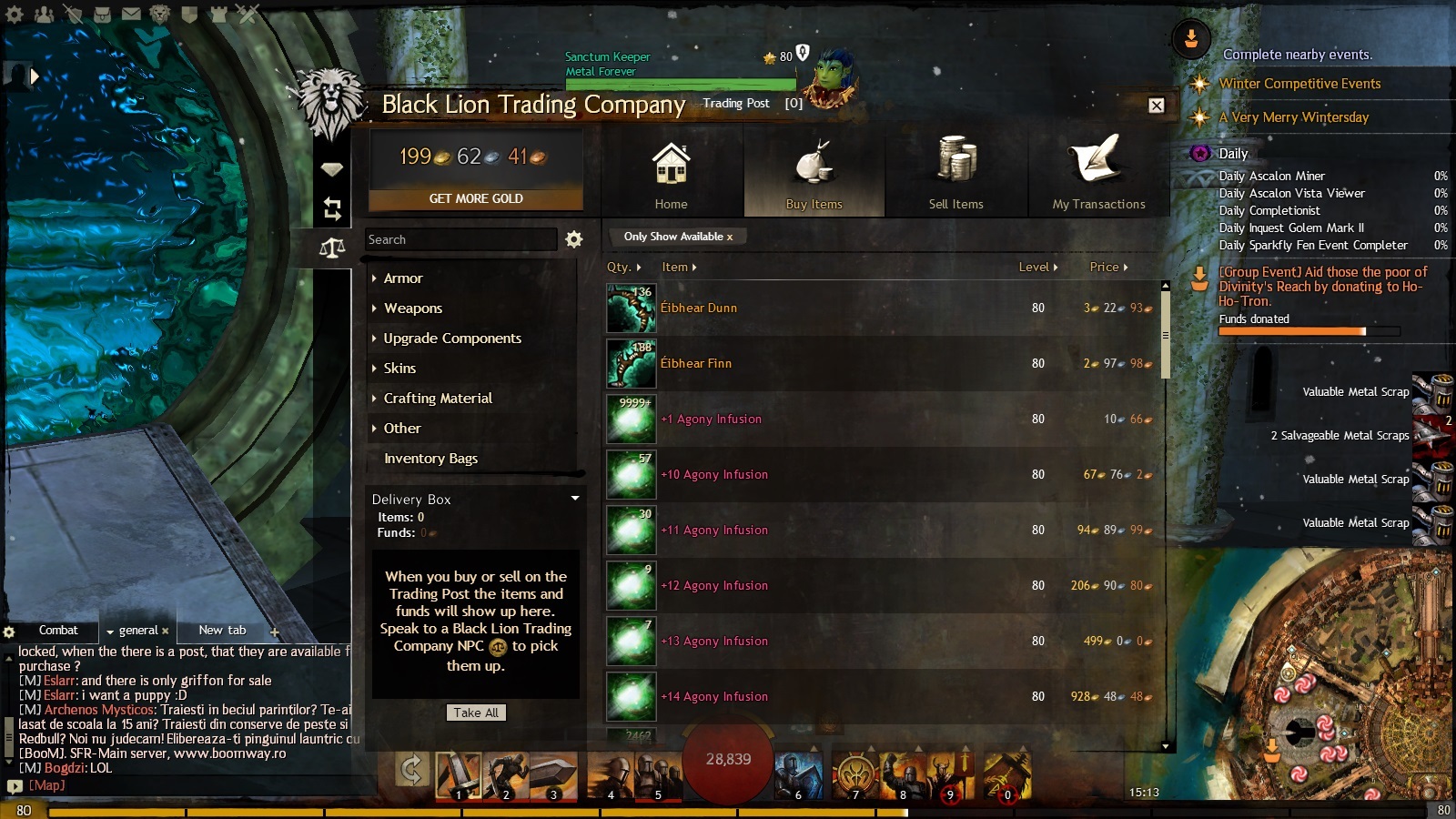This screenshot has height=819, width=1456.
Task: Focus the item Search field
Action: coord(460,239)
